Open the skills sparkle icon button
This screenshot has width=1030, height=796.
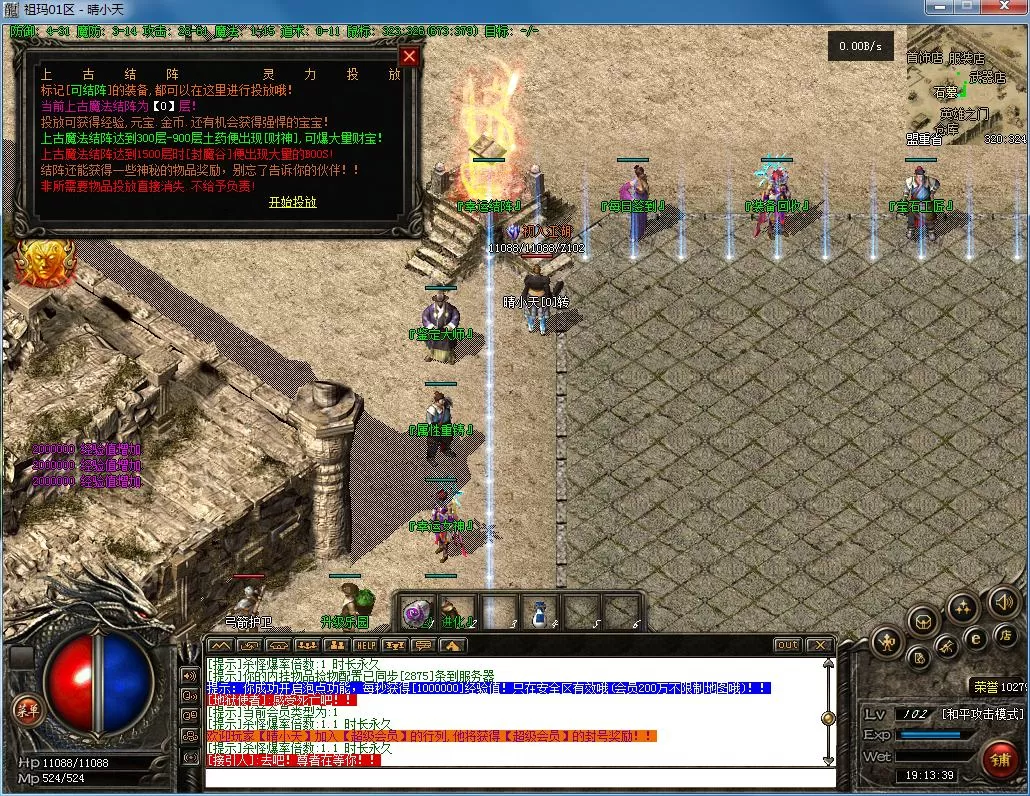coord(962,606)
